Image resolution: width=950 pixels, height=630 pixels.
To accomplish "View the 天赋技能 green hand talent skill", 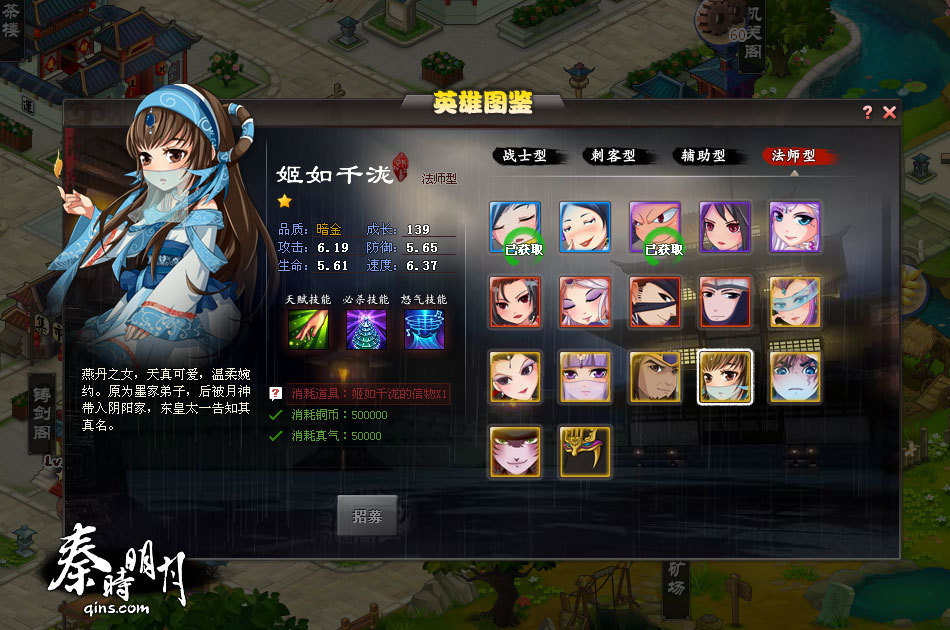I will point(308,330).
